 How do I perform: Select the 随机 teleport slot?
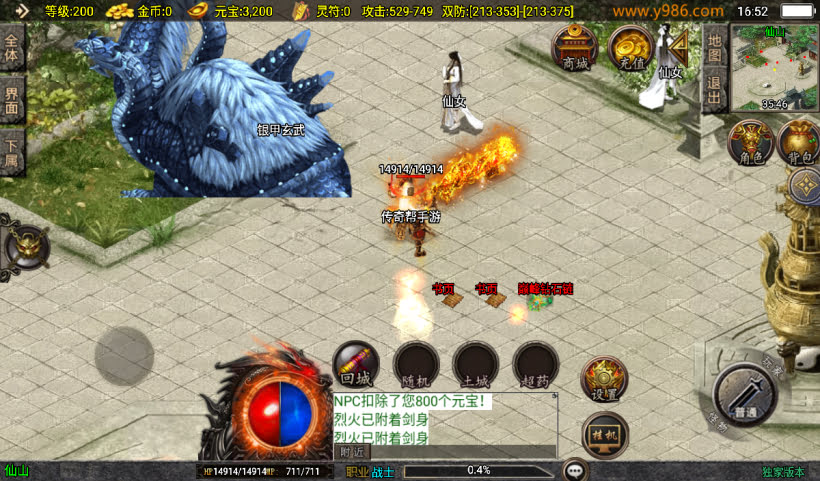click(416, 363)
